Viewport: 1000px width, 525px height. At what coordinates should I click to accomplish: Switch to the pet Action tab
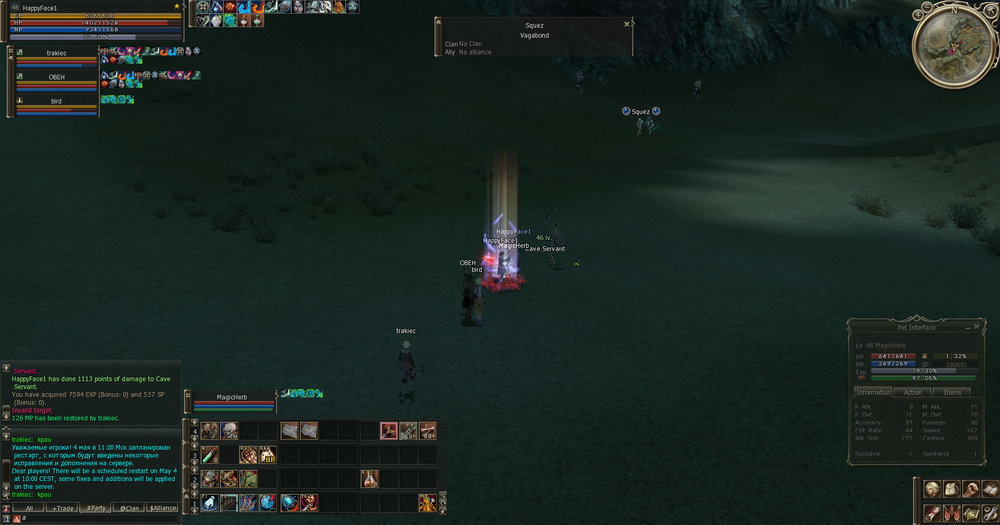click(x=913, y=392)
